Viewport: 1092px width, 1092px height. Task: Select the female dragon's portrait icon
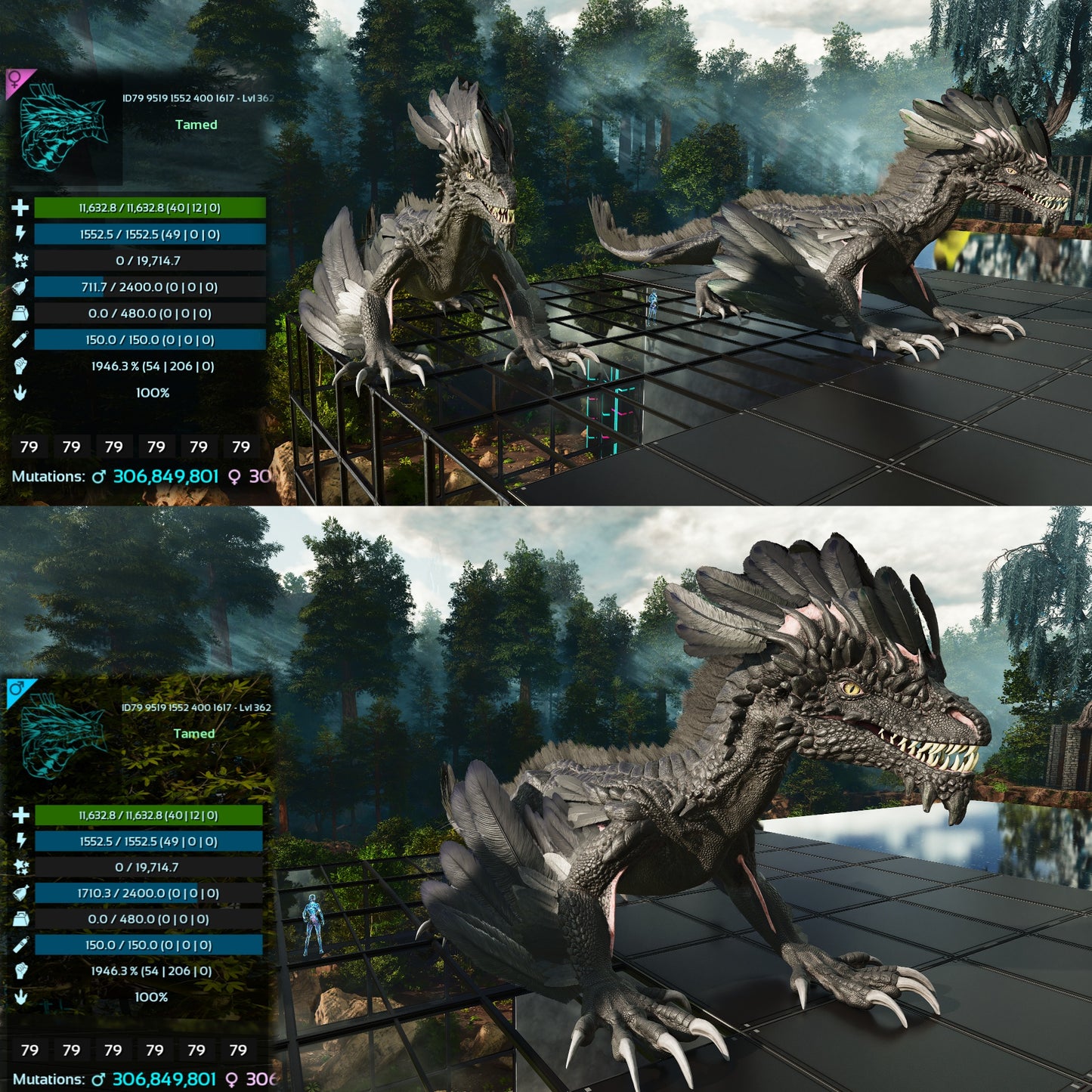coord(62,127)
